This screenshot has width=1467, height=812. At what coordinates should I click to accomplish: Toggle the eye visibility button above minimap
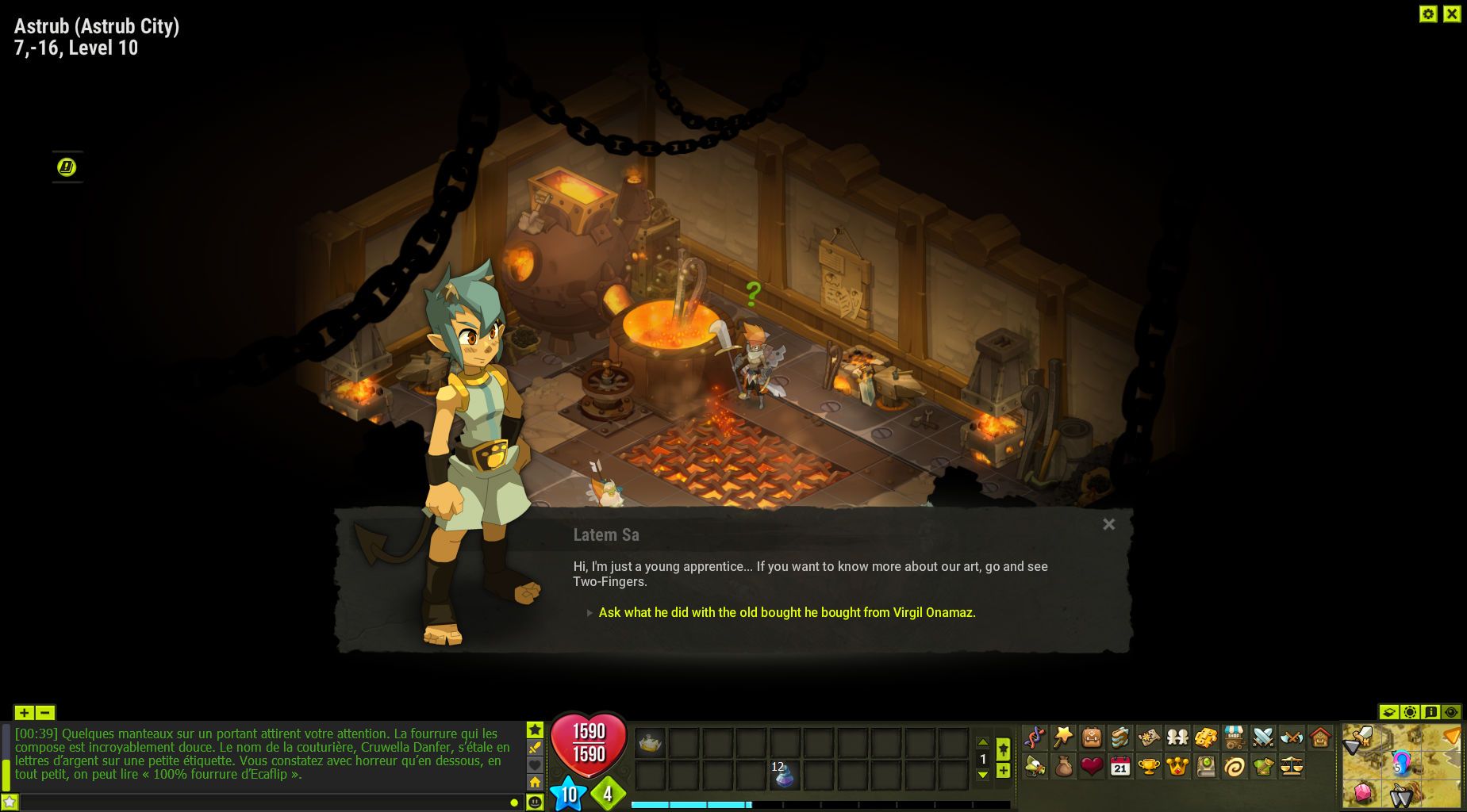click(1451, 712)
